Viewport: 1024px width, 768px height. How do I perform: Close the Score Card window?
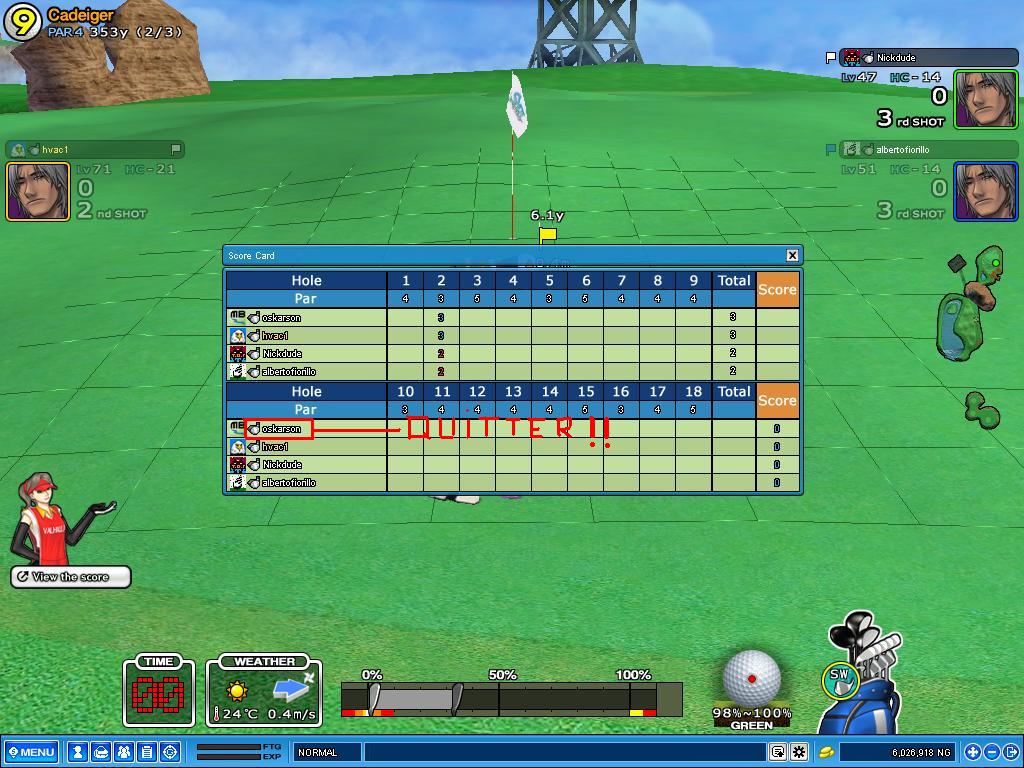[x=792, y=255]
